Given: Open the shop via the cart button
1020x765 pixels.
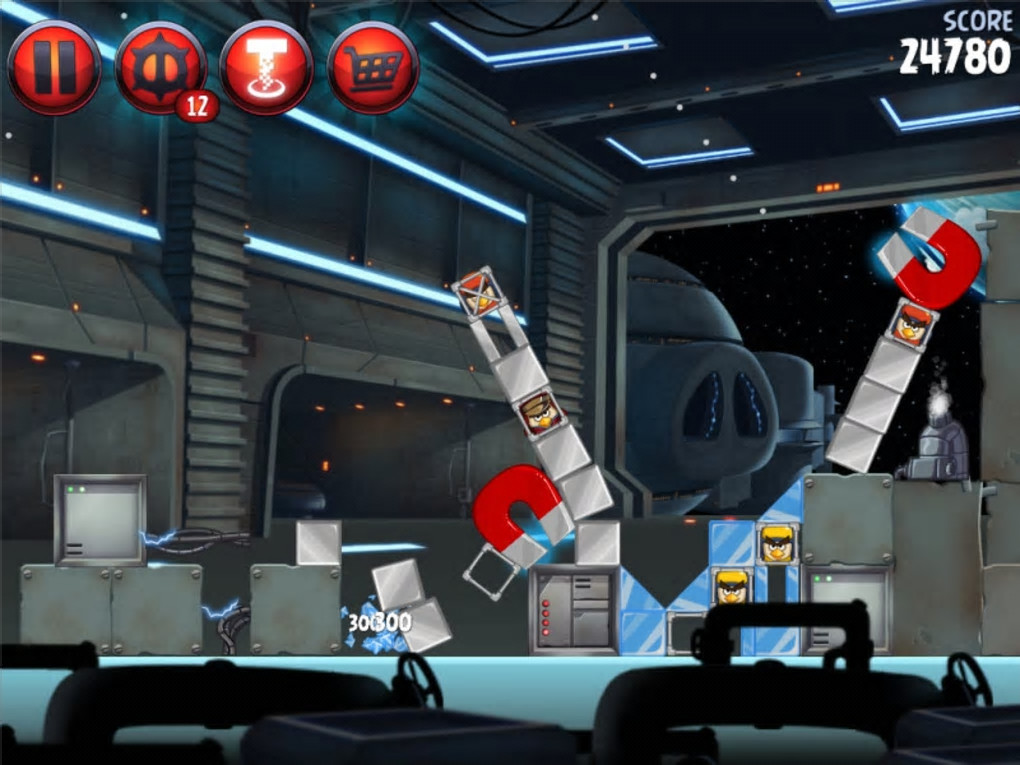Looking at the screenshot, I should tap(373, 68).
